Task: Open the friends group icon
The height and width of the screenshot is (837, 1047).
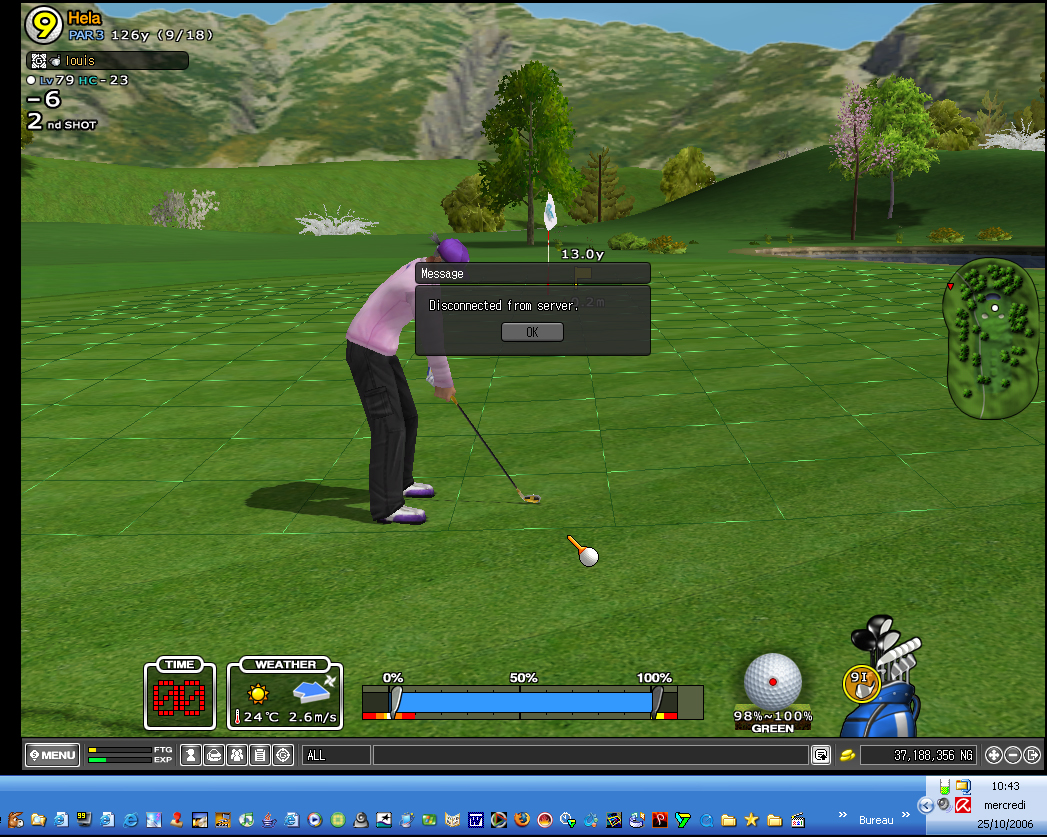Action: (x=237, y=755)
